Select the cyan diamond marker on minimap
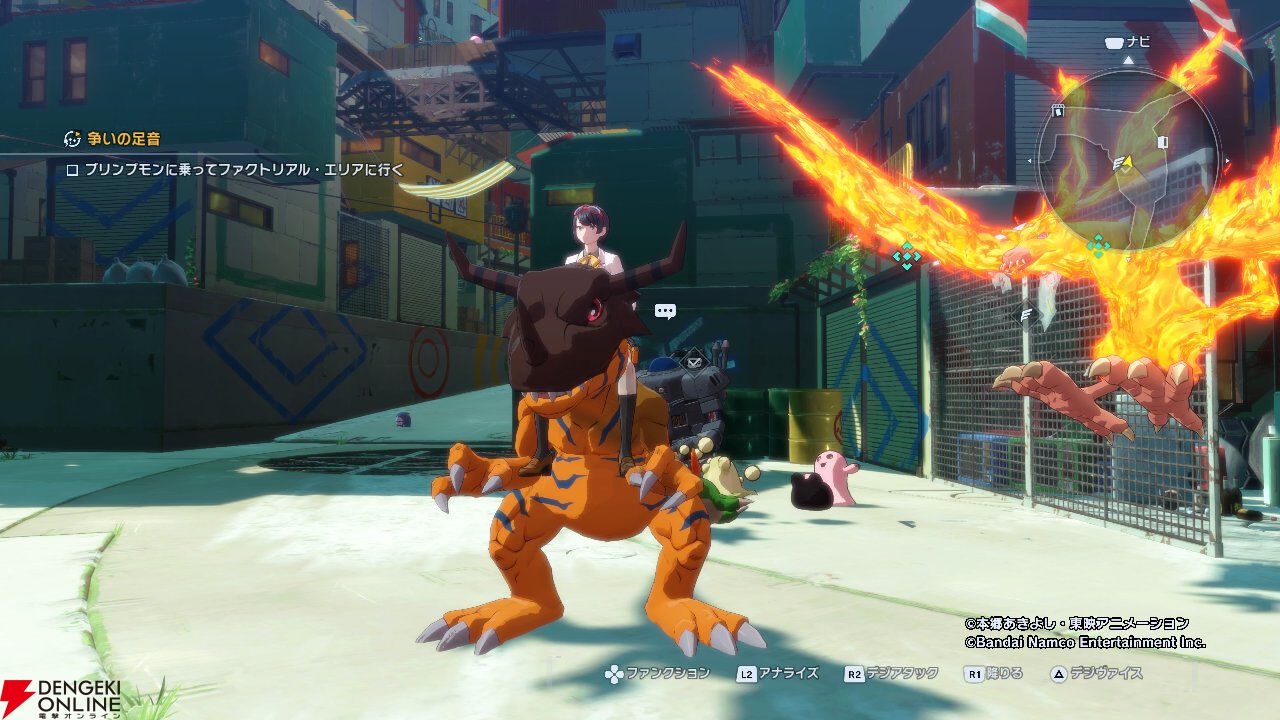Screen dimensions: 1280x720 [x=1098, y=244]
